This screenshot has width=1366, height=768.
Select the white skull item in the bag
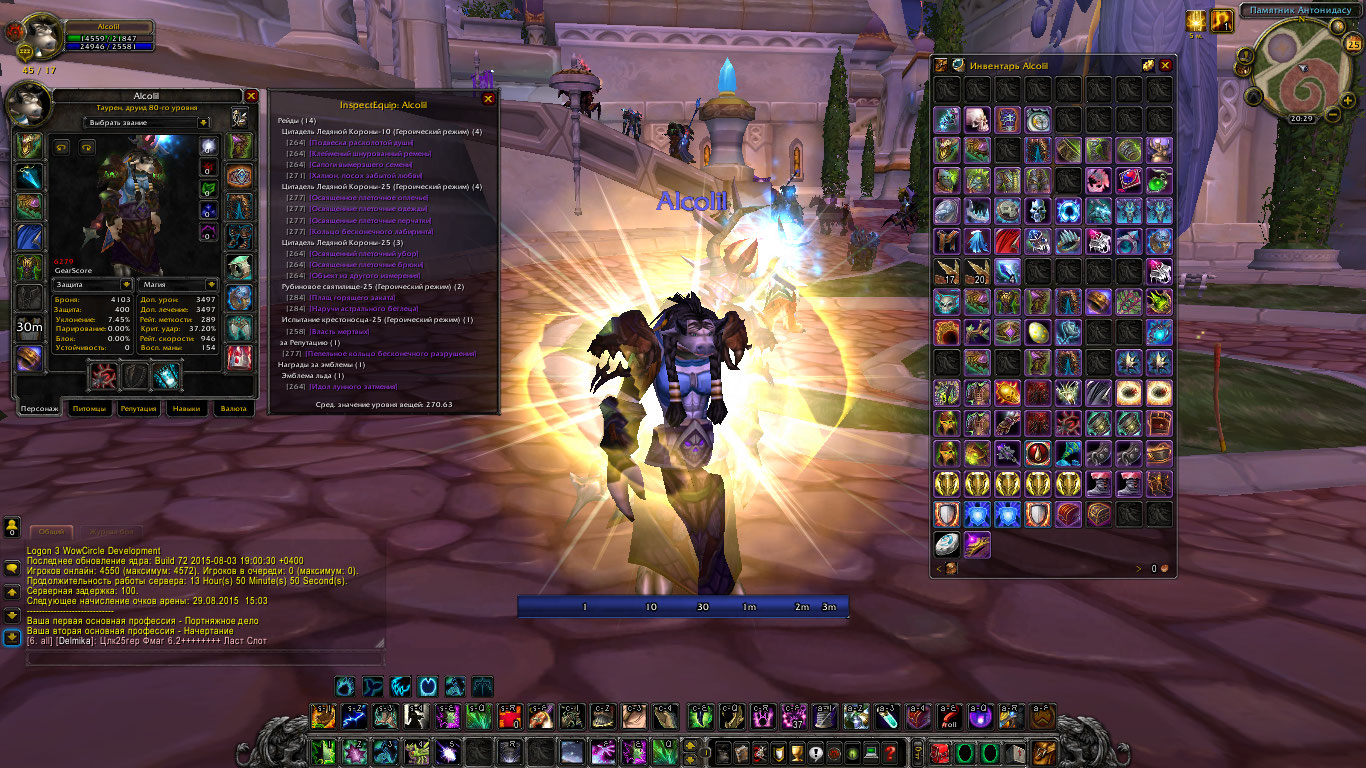click(x=977, y=121)
